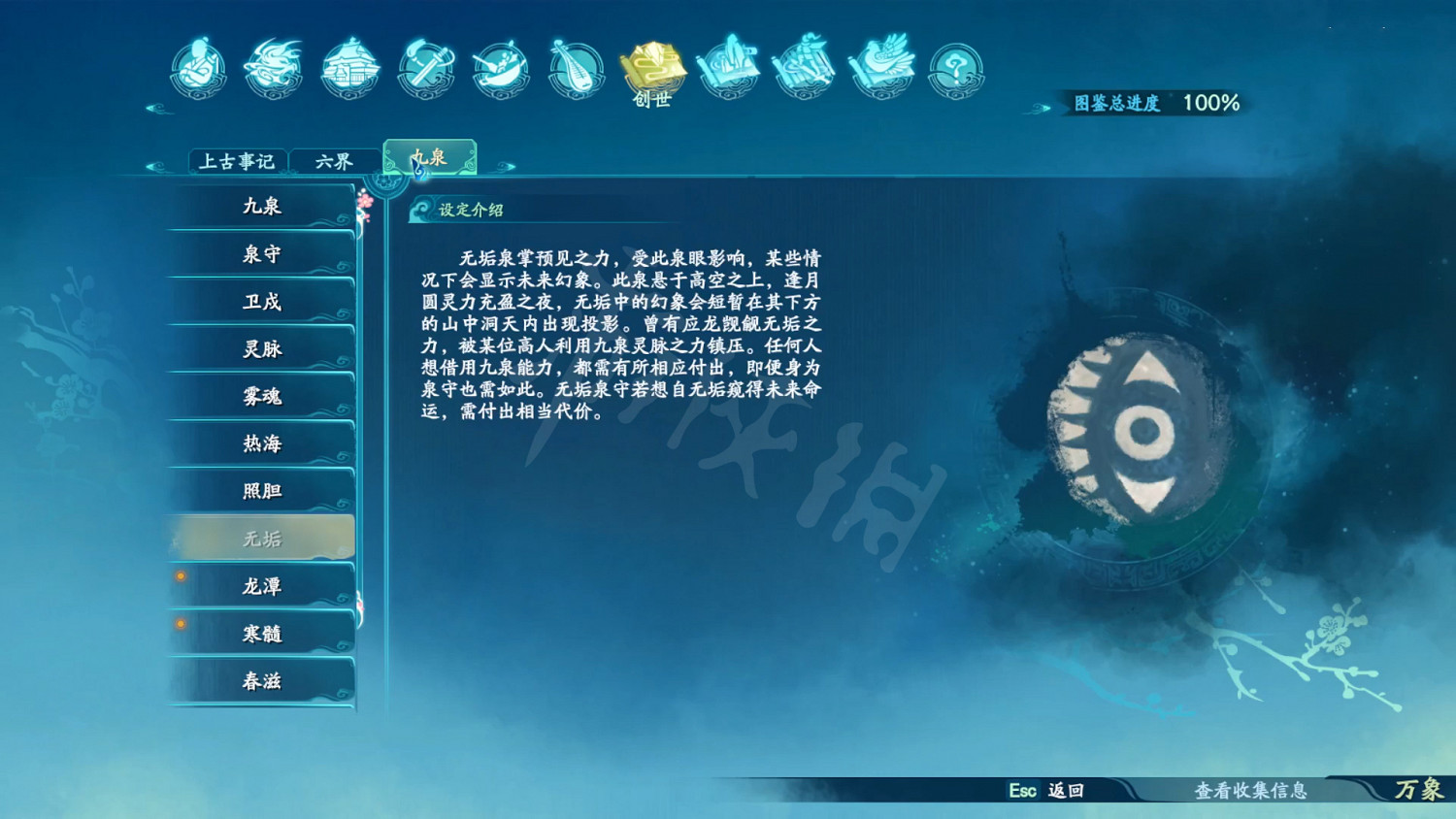This screenshot has height=819, width=1456.
Task: Click 查看收集信息 to view collection info
Action: coord(1252,792)
